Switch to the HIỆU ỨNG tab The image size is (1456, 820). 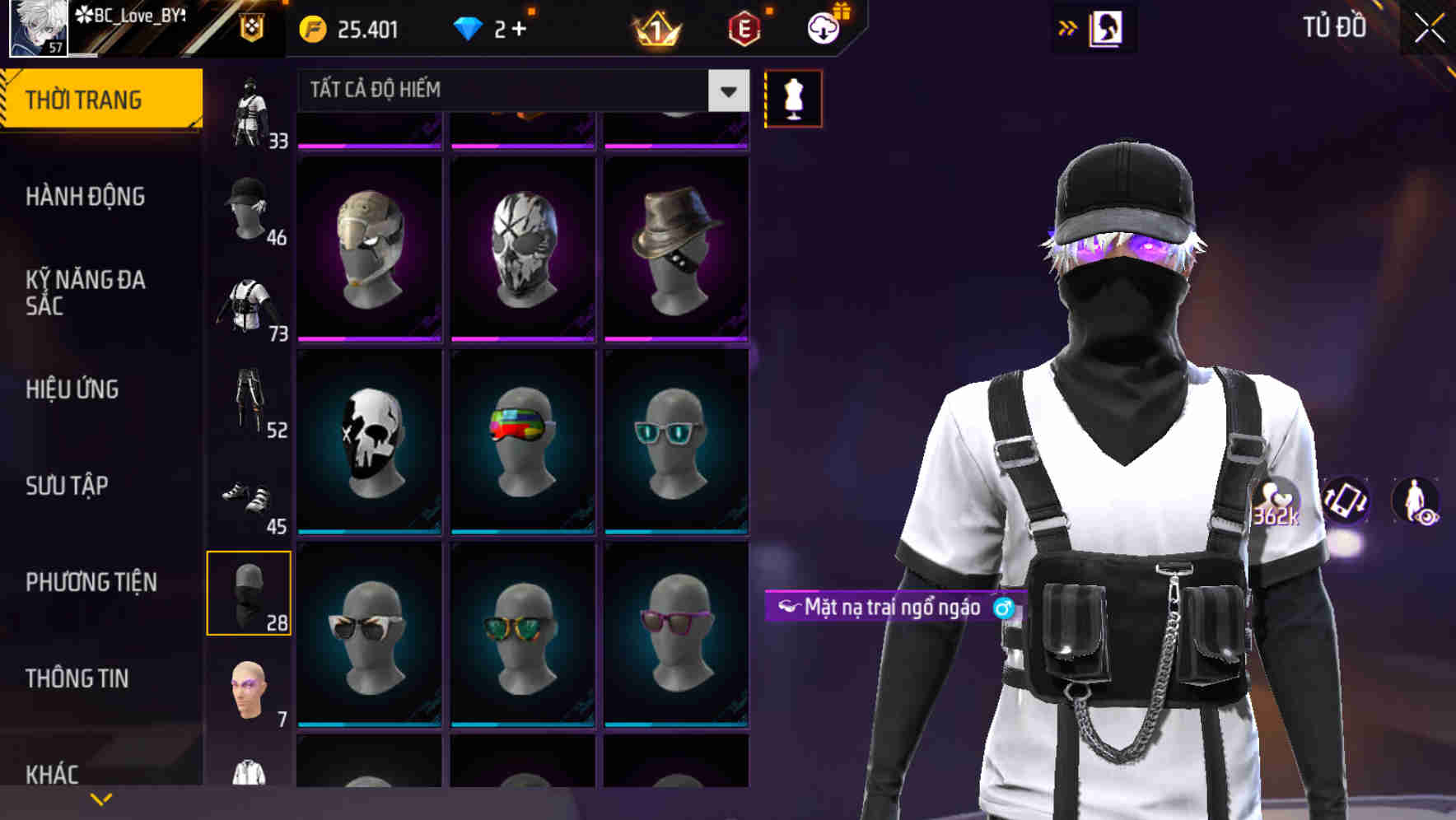(x=74, y=389)
